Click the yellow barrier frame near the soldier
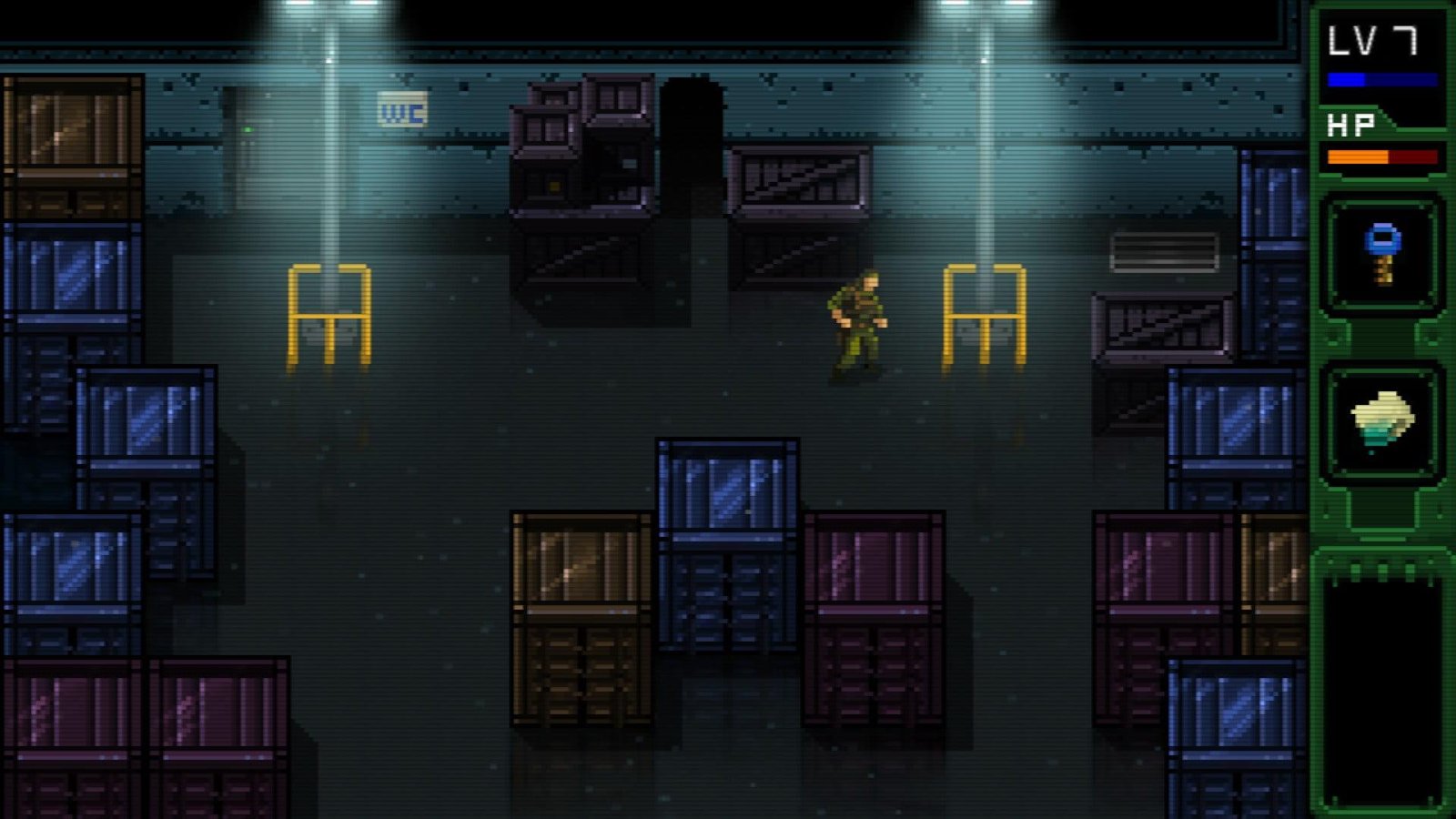This screenshot has height=819, width=1456. 986,314
